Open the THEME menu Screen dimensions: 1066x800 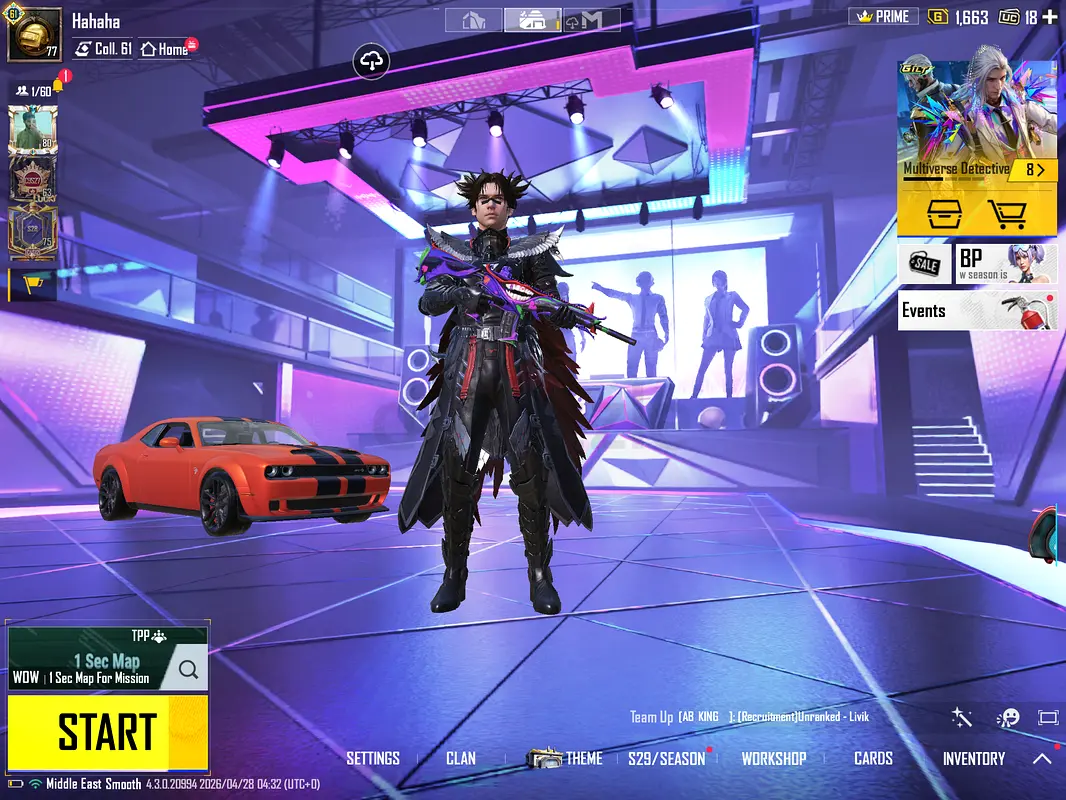[x=567, y=759]
